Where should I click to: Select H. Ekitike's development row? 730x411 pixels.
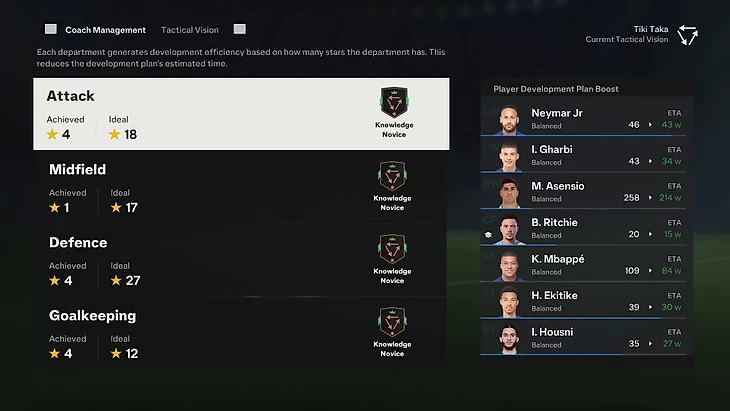pyautogui.click(x=585, y=301)
